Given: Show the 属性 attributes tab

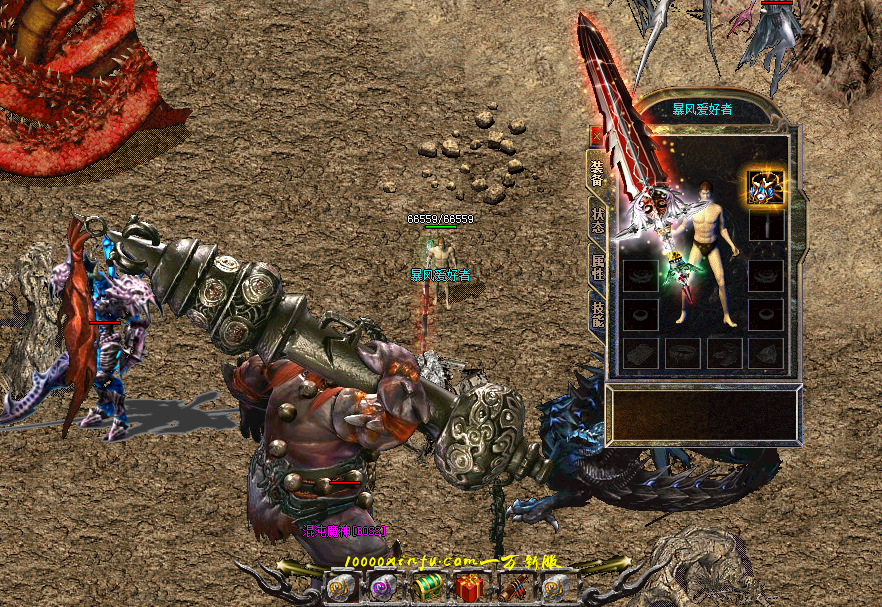Looking at the screenshot, I should [597, 266].
